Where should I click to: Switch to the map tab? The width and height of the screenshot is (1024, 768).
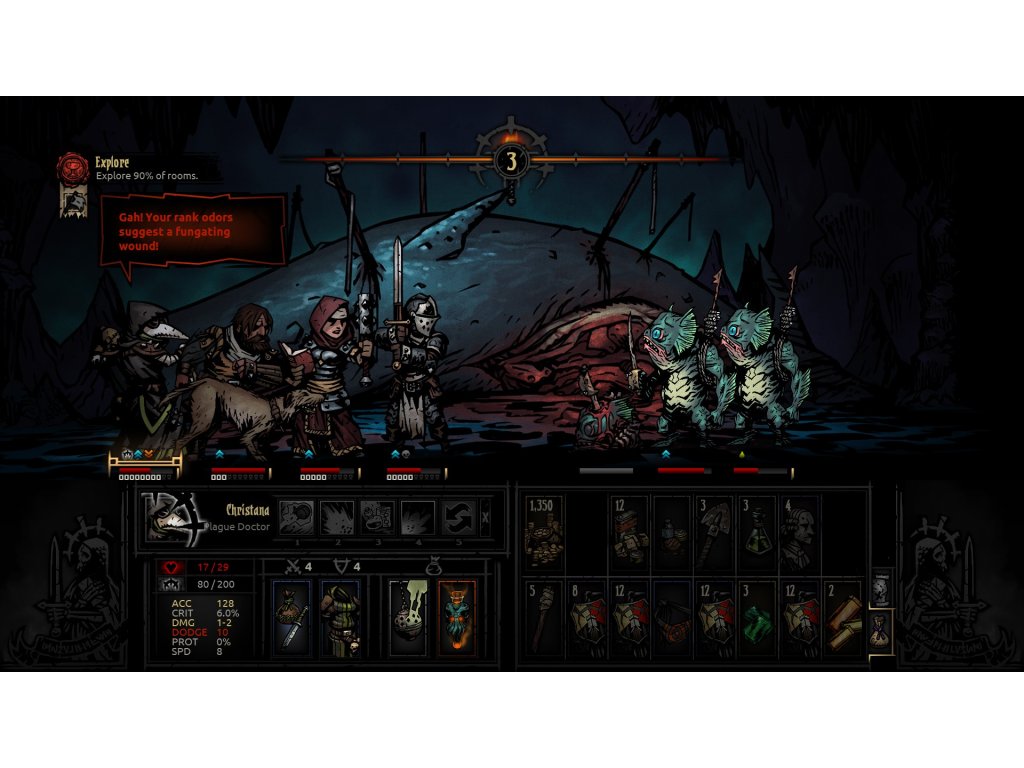tap(880, 592)
